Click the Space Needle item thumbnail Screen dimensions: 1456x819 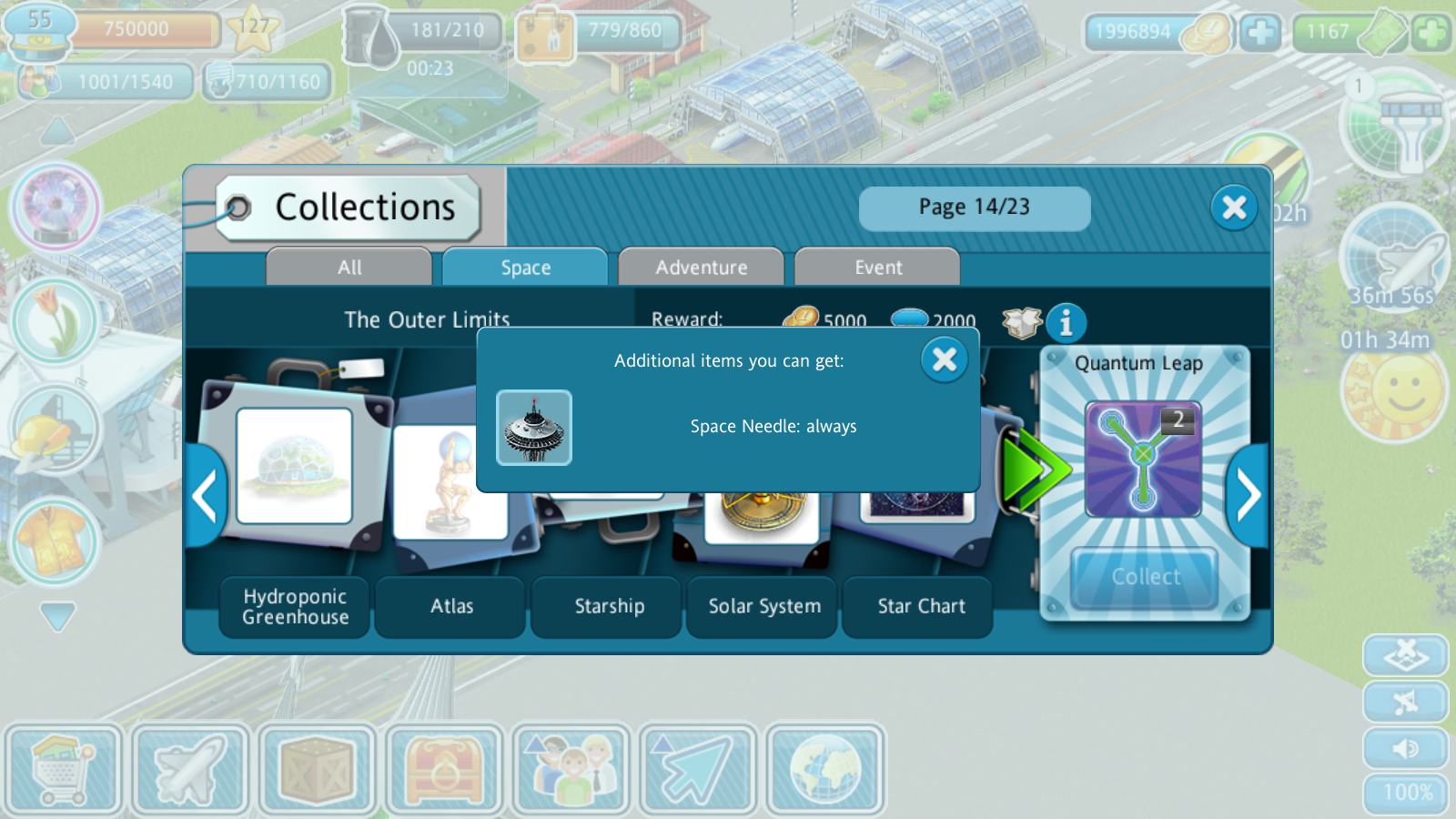(534, 428)
